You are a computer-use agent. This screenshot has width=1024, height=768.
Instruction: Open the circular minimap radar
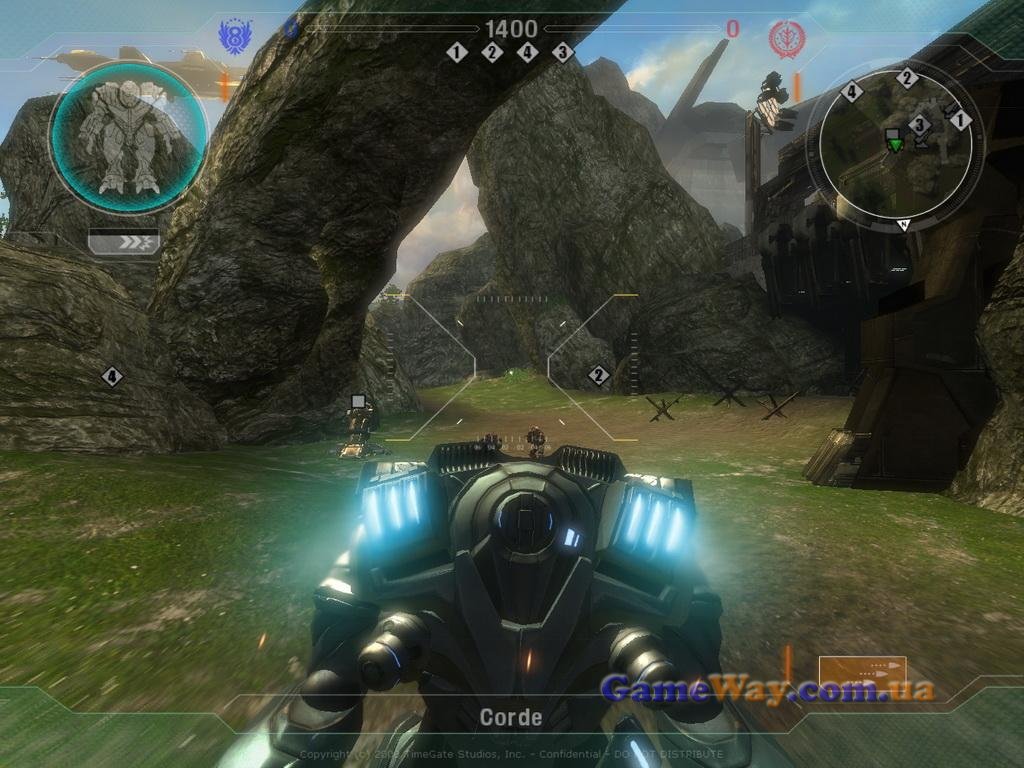(x=895, y=145)
